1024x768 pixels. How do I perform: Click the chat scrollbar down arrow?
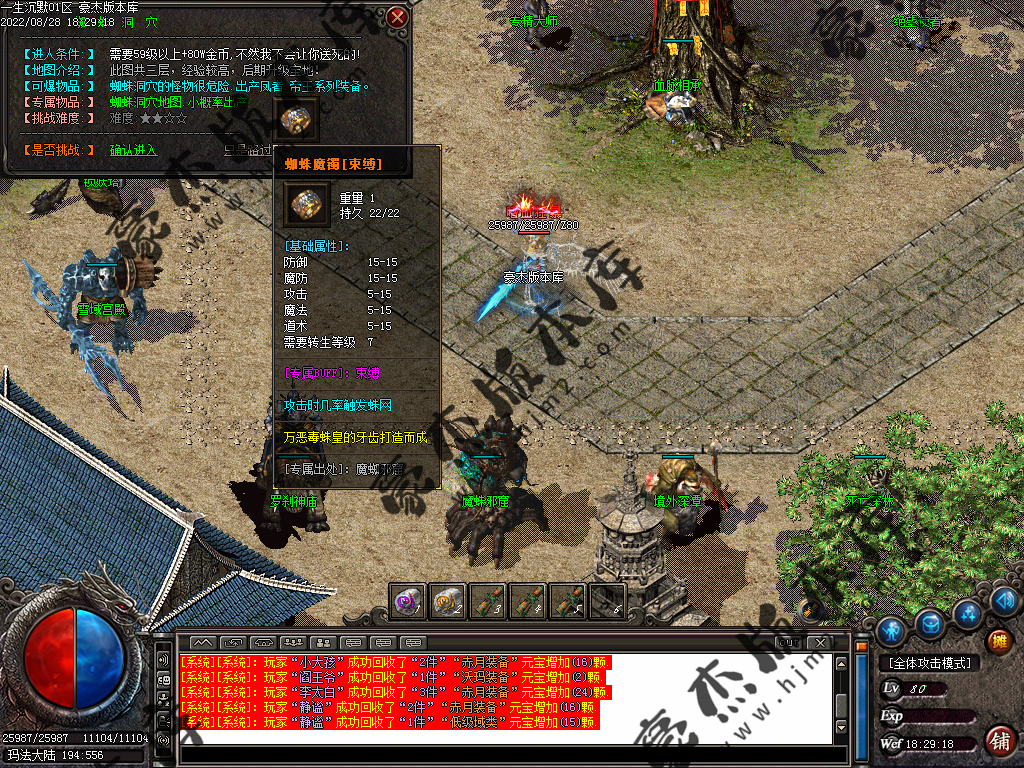tap(842, 736)
